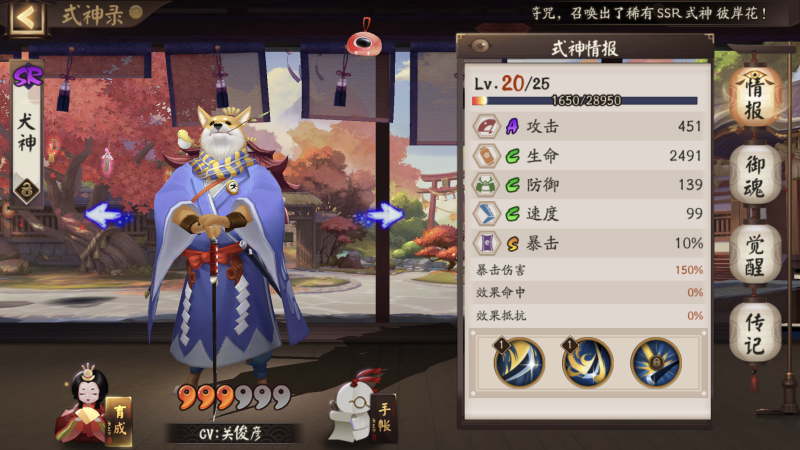Select the 防御 defense stat row
800x450 pixels.
pos(588,185)
